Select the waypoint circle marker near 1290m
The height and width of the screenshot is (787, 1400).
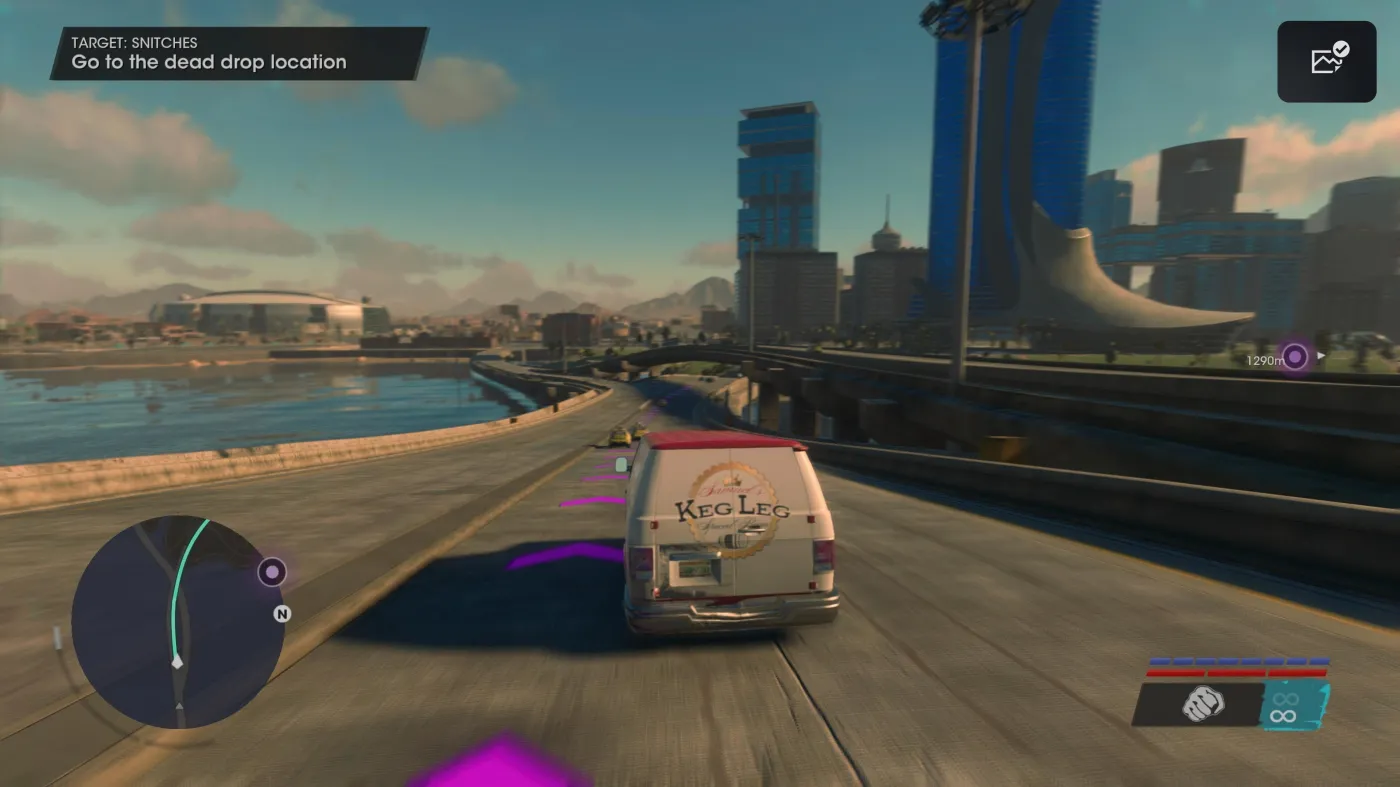[1295, 356]
